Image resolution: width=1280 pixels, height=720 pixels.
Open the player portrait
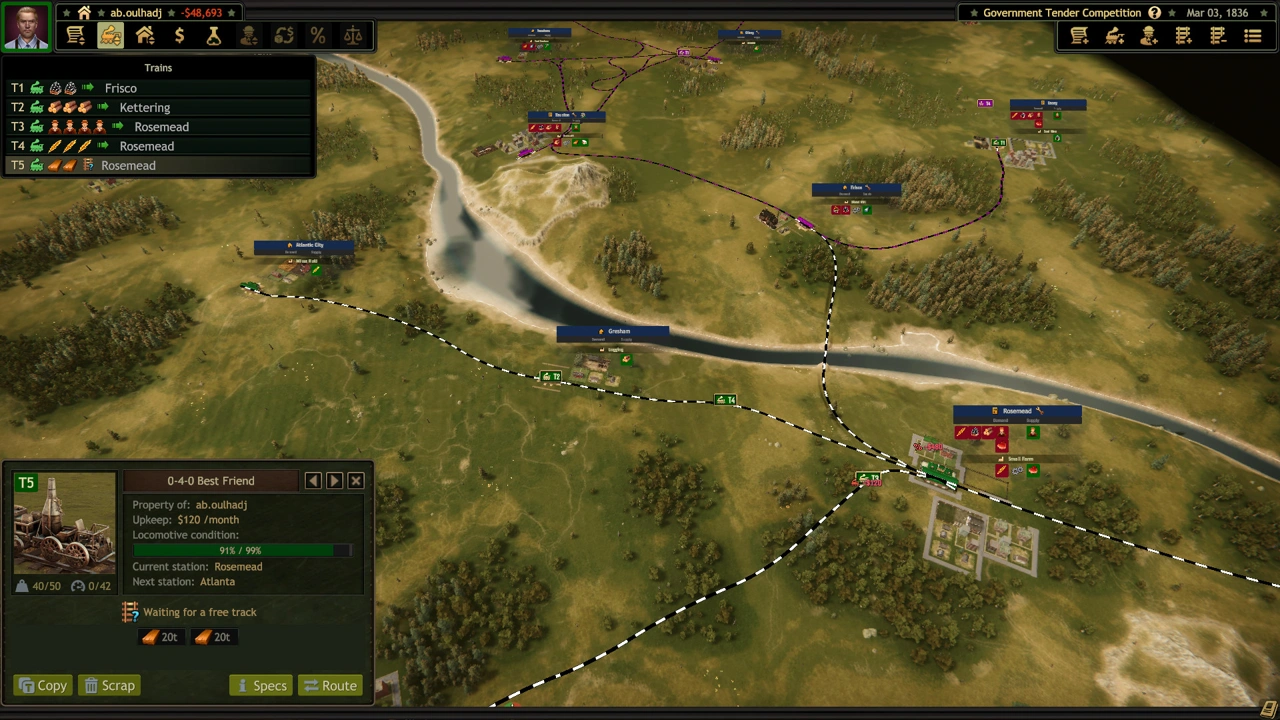26,27
